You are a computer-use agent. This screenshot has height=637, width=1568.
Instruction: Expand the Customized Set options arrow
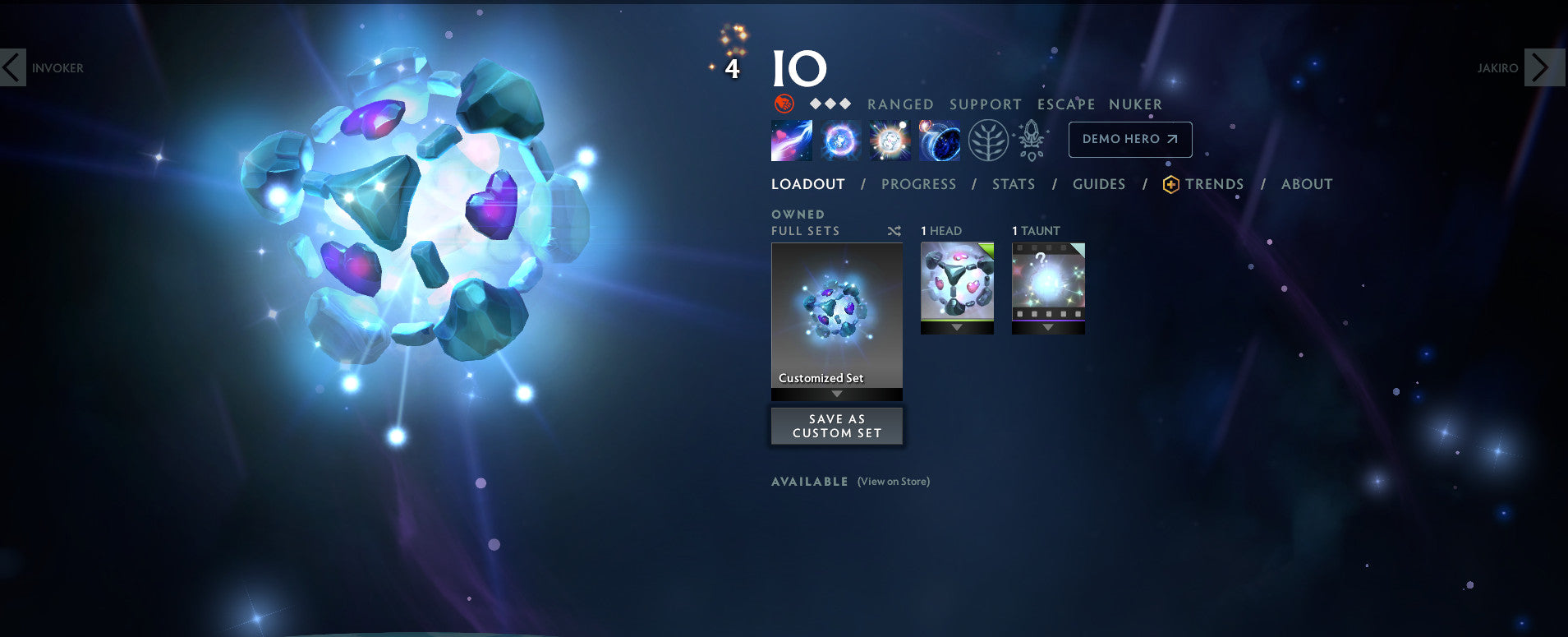[836, 394]
